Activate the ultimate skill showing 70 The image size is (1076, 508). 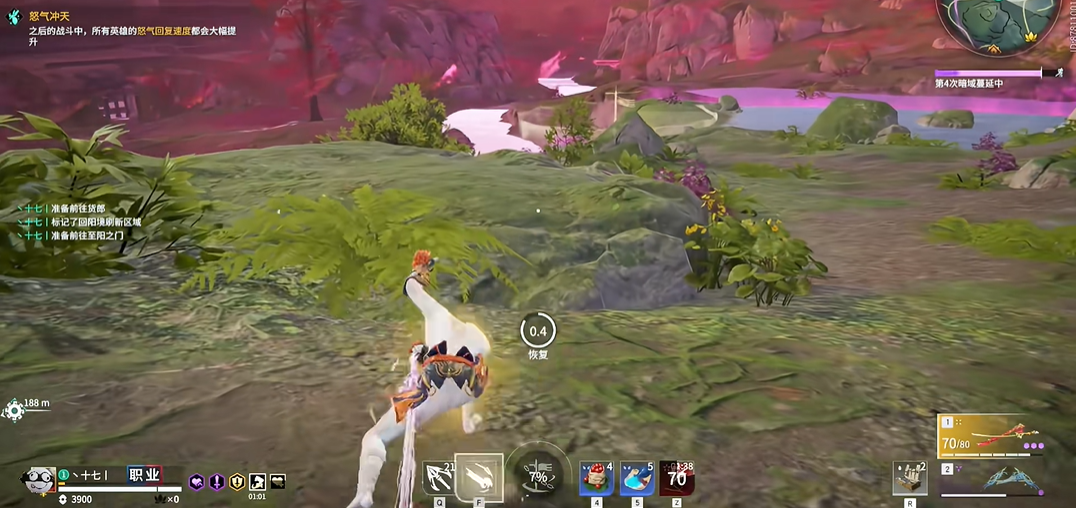(x=677, y=479)
